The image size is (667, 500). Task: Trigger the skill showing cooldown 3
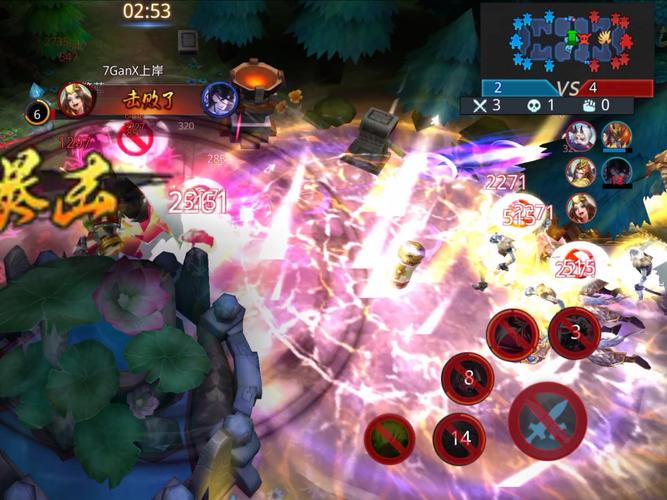pos(575,333)
